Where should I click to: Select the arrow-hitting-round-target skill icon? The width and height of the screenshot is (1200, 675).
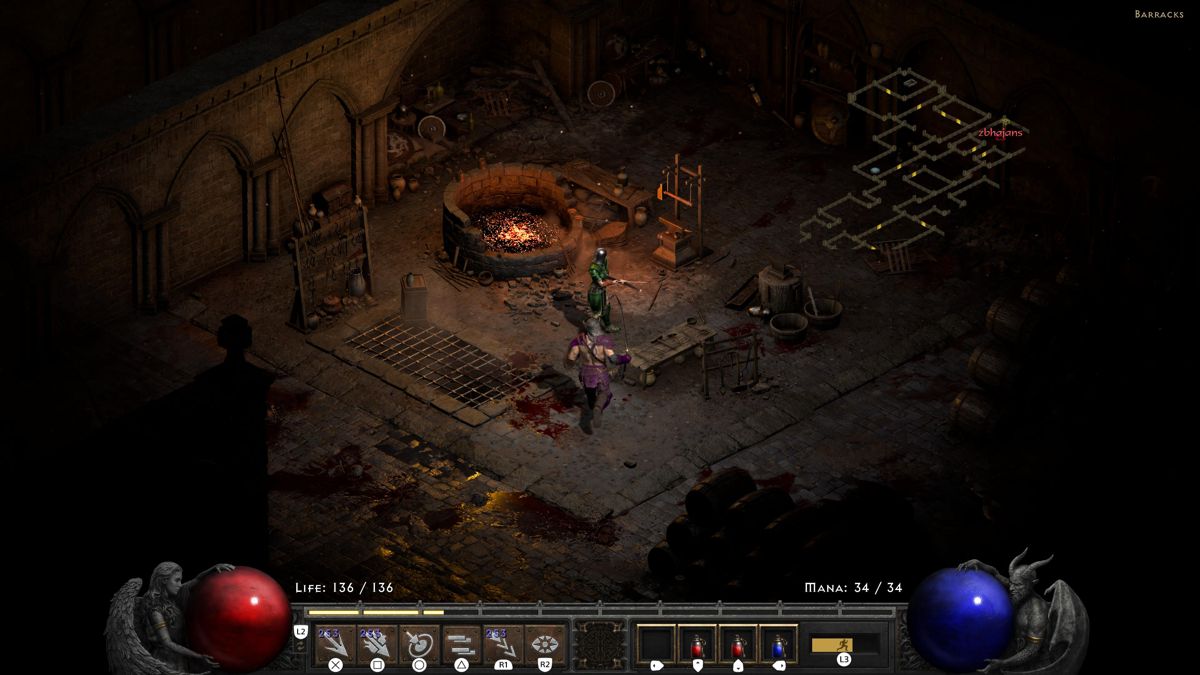tap(420, 643)
